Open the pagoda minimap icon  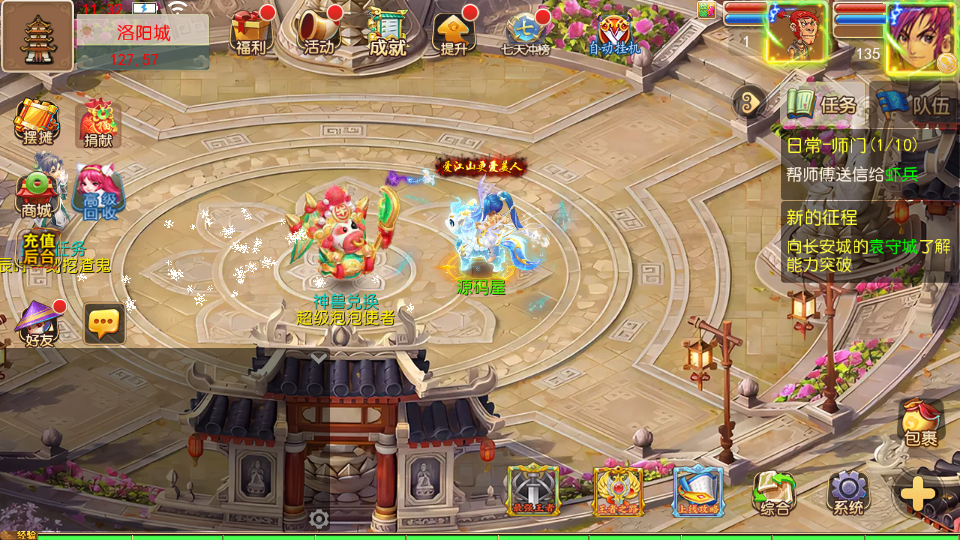tap(37, 36)
